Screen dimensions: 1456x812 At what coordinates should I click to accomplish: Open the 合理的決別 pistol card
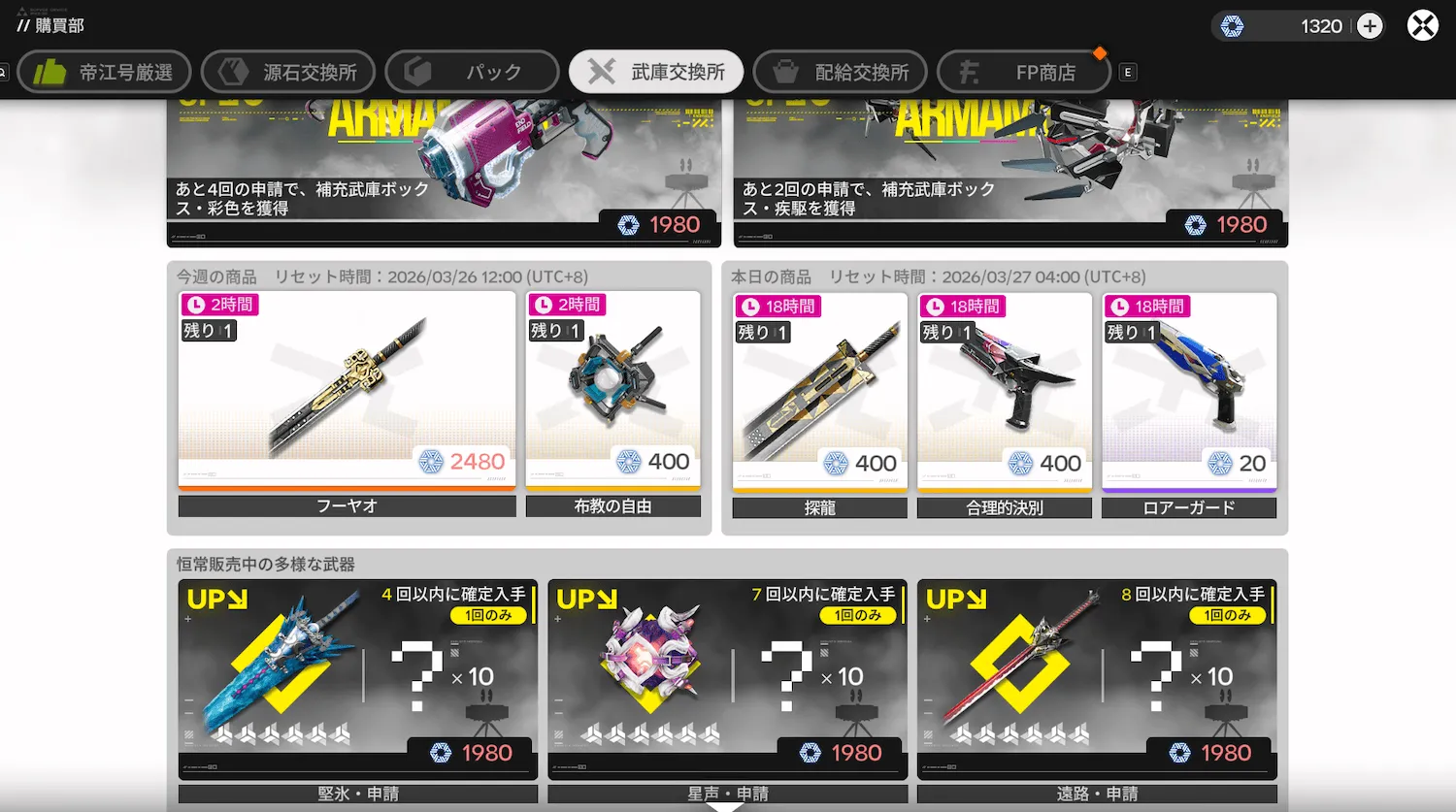click(x=1004, y=393)
